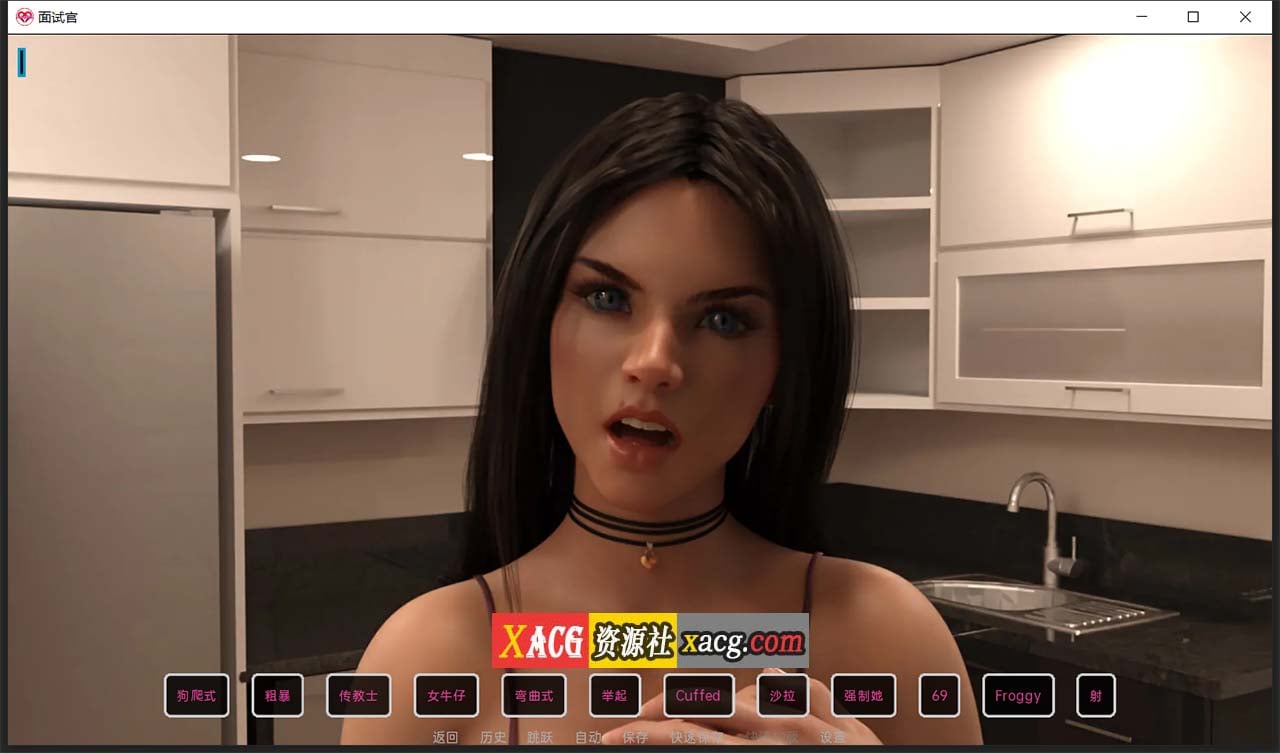Choose the 举起 option

click(x=614, y=695)
